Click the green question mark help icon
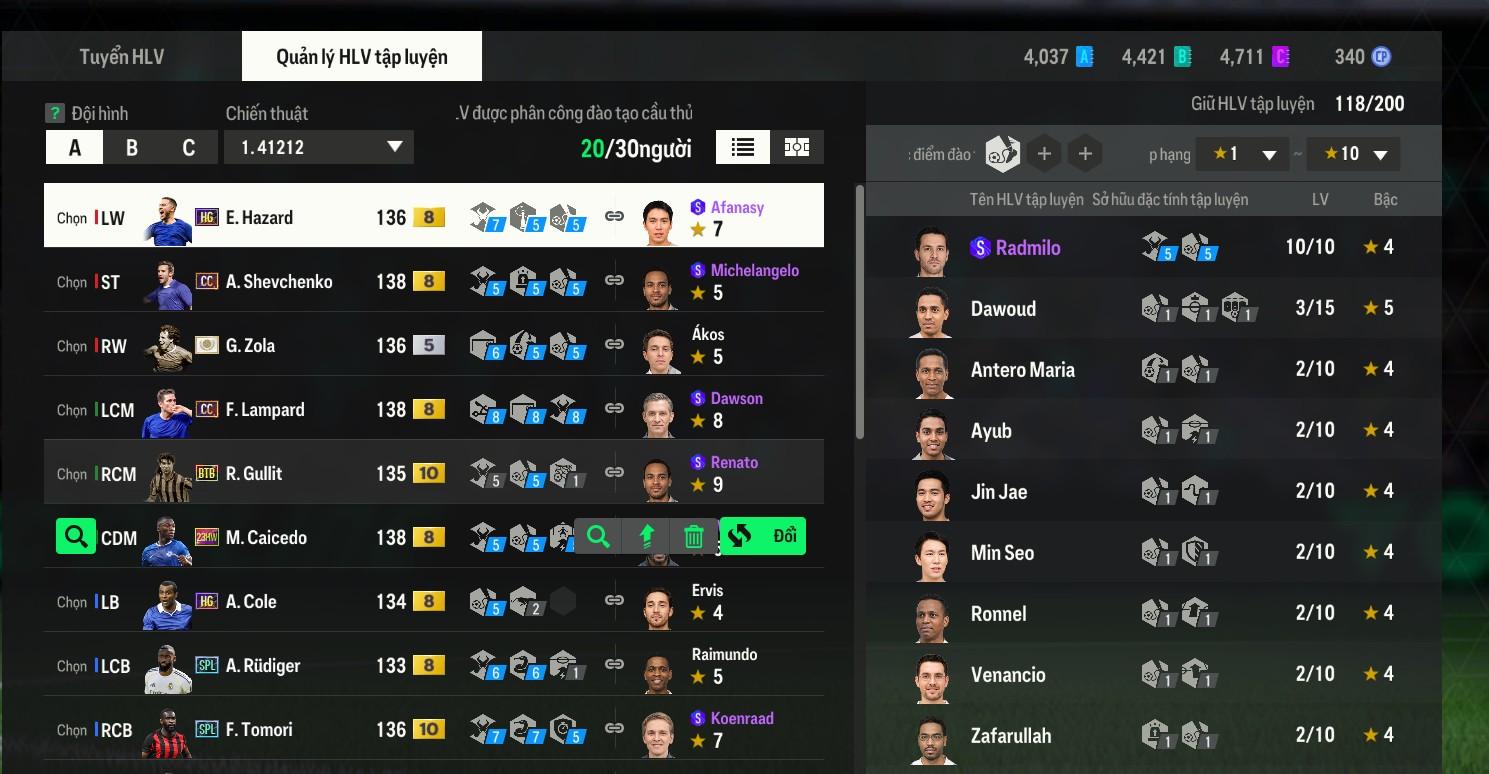The height and width of the screenshot is (774, 1489). (55, 113)
